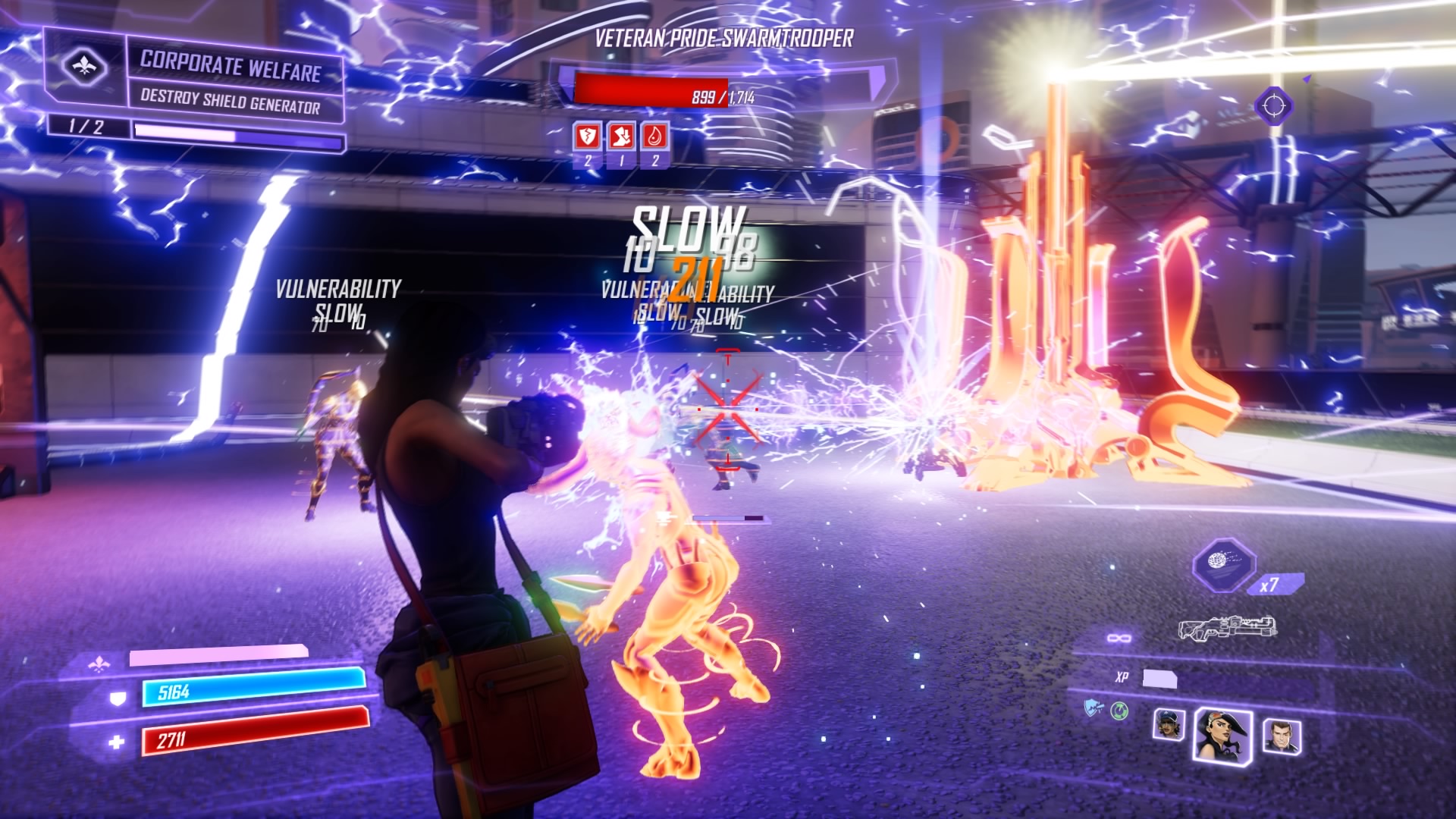Select the blood drop debuff icon

[x=655, y=136]
